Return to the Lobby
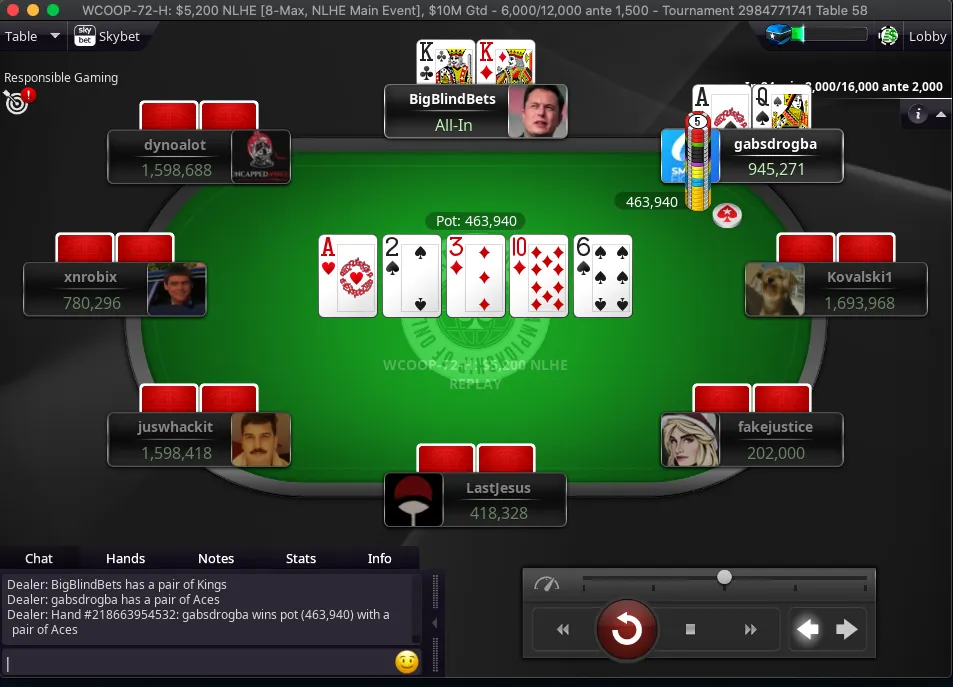 tap(927, 37)
